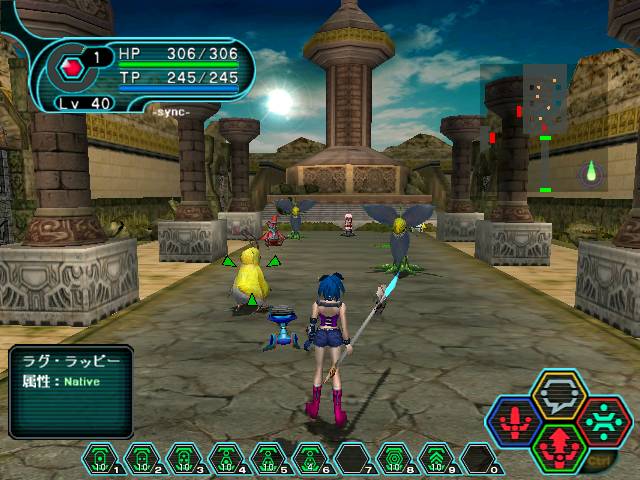This screenshot has width=640, height=480.
Task: Select quick slot number 1 item
Action: pos(100,458)
